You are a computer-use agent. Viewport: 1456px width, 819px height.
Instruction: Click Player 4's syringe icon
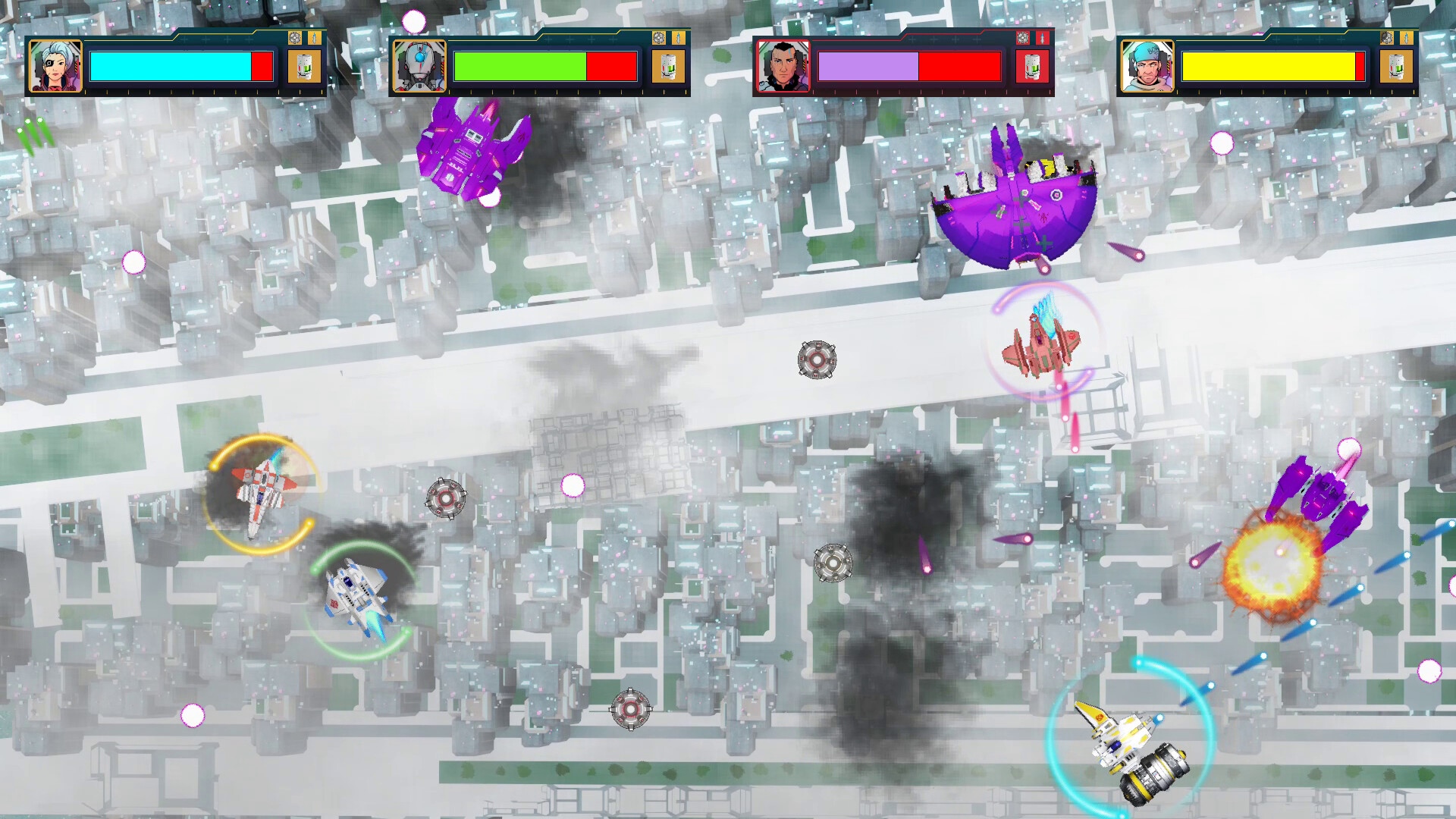pyautogui.click(x=1406, y=38)
